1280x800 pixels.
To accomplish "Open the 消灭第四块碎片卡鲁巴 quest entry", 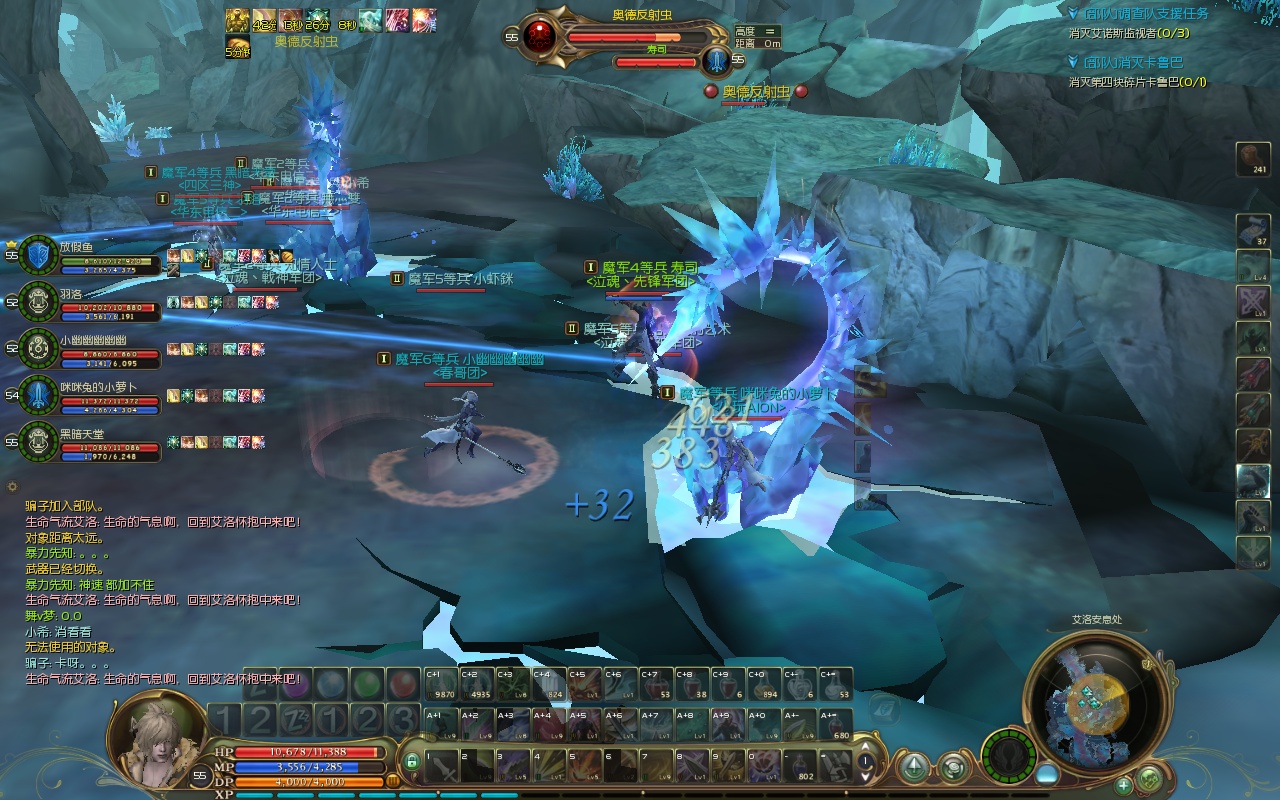I will tap(1137, 82).
